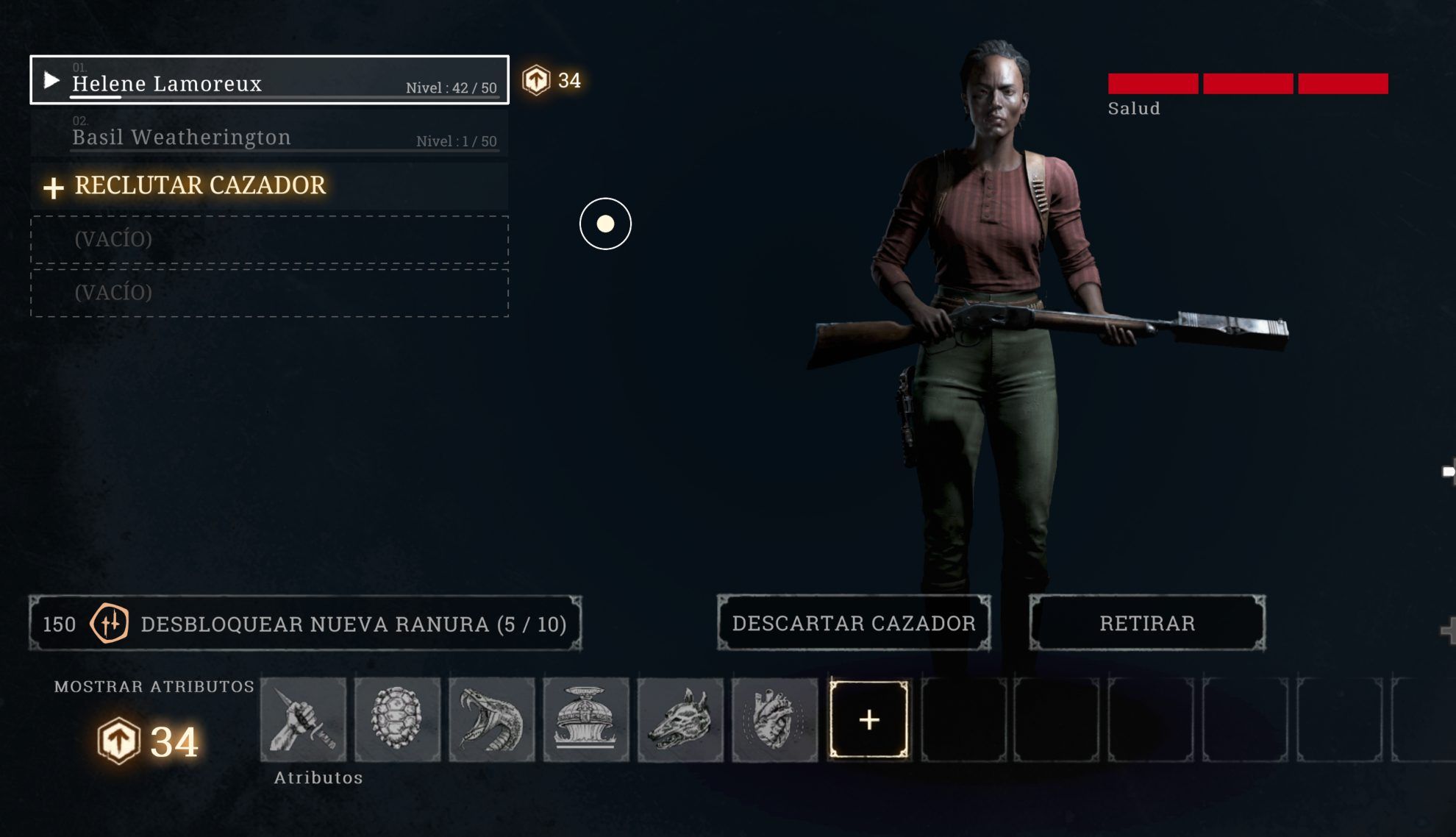Toggle Mostrar Atributos

pos(154,686)
